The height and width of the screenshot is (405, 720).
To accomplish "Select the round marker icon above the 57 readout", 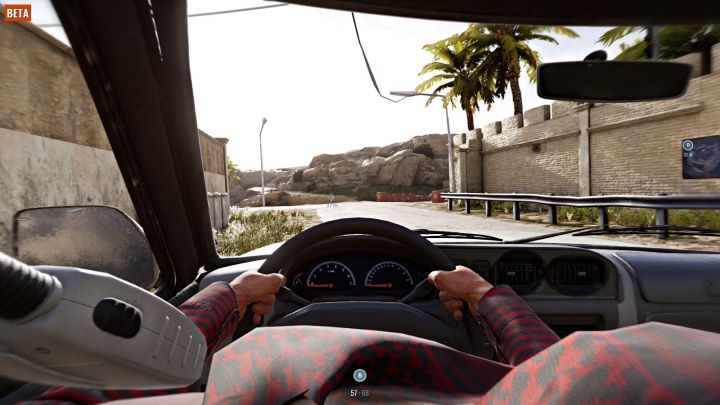I will coord(359,376).
